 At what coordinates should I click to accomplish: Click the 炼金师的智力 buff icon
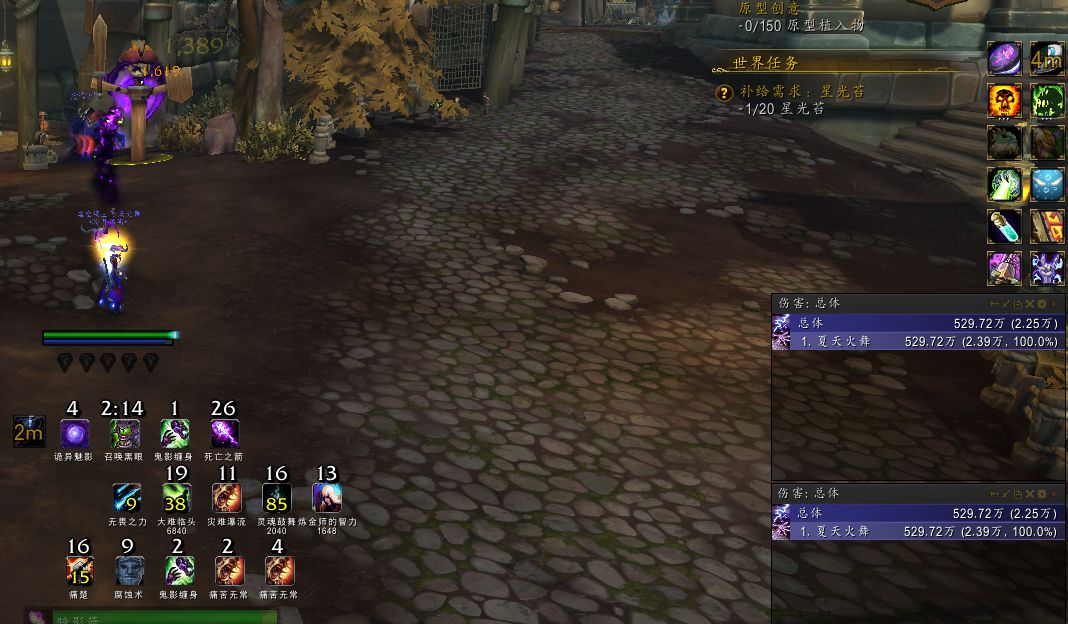coord(327,498)
